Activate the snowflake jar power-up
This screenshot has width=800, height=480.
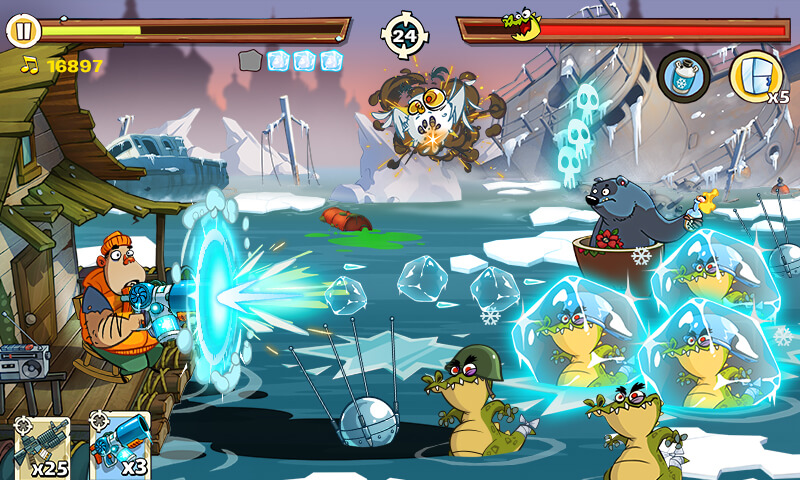click(x=684, y=74)
